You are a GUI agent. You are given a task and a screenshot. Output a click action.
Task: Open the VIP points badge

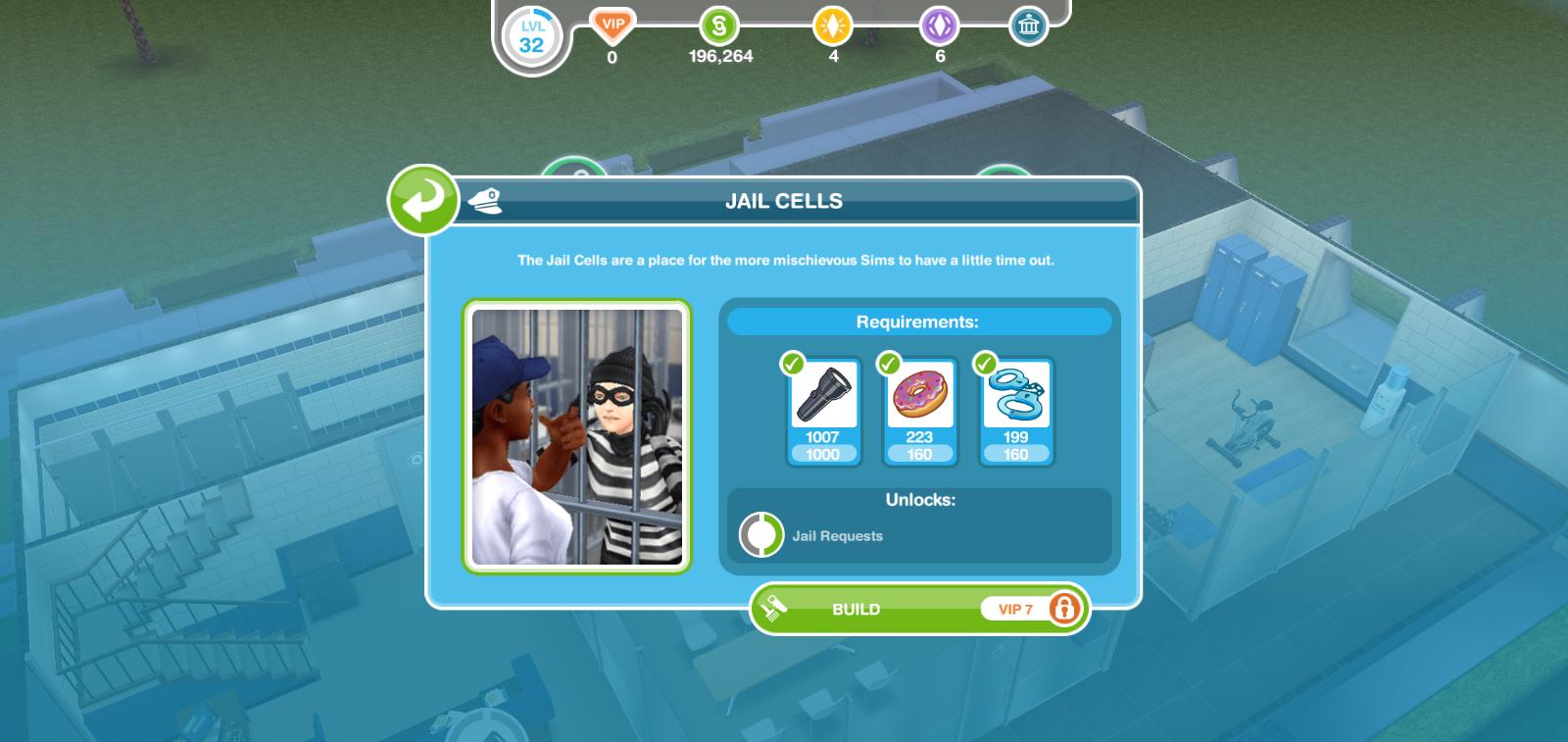[x=612, y=25]
